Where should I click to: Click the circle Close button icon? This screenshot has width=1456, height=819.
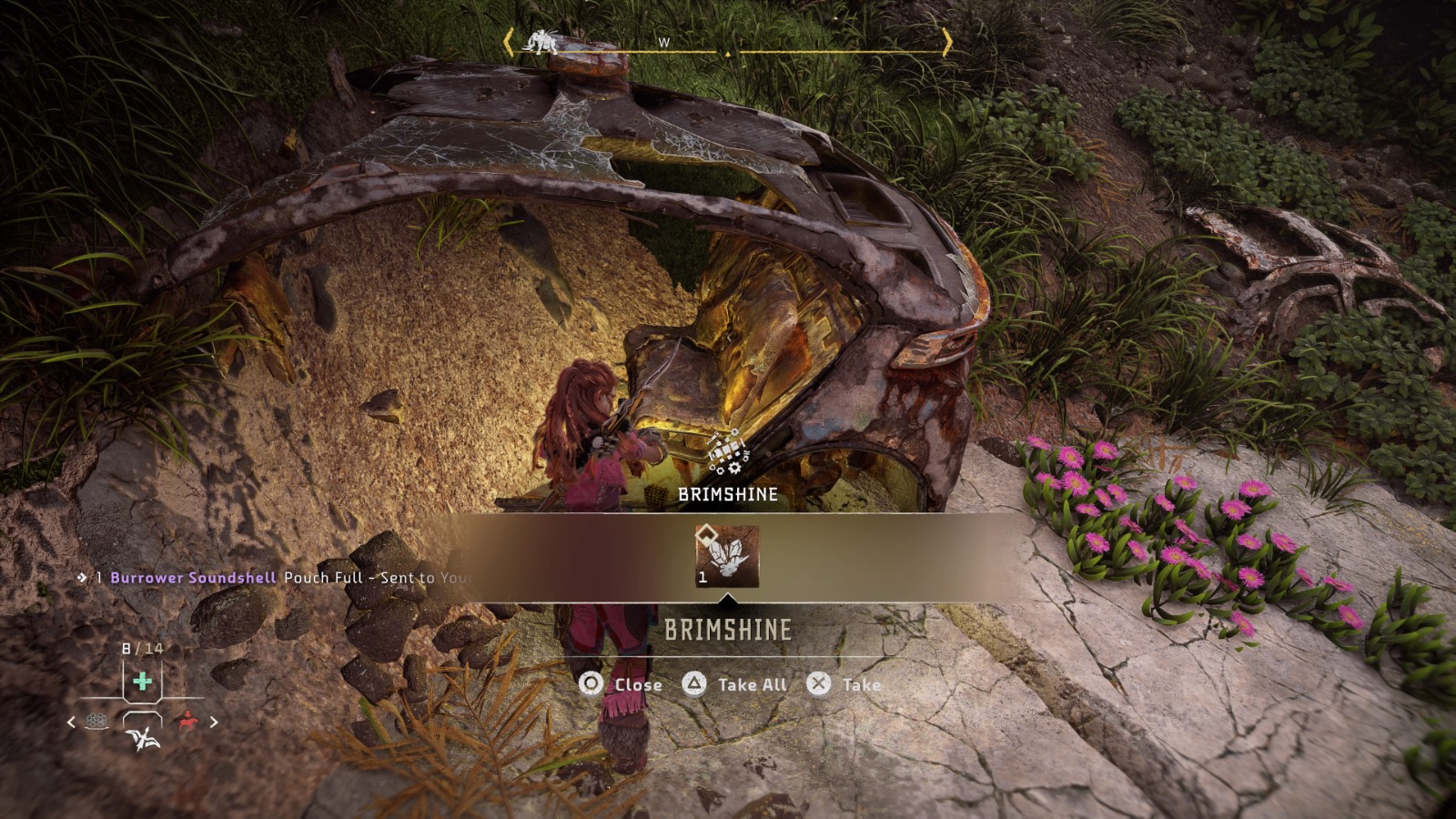click(590, 684)
